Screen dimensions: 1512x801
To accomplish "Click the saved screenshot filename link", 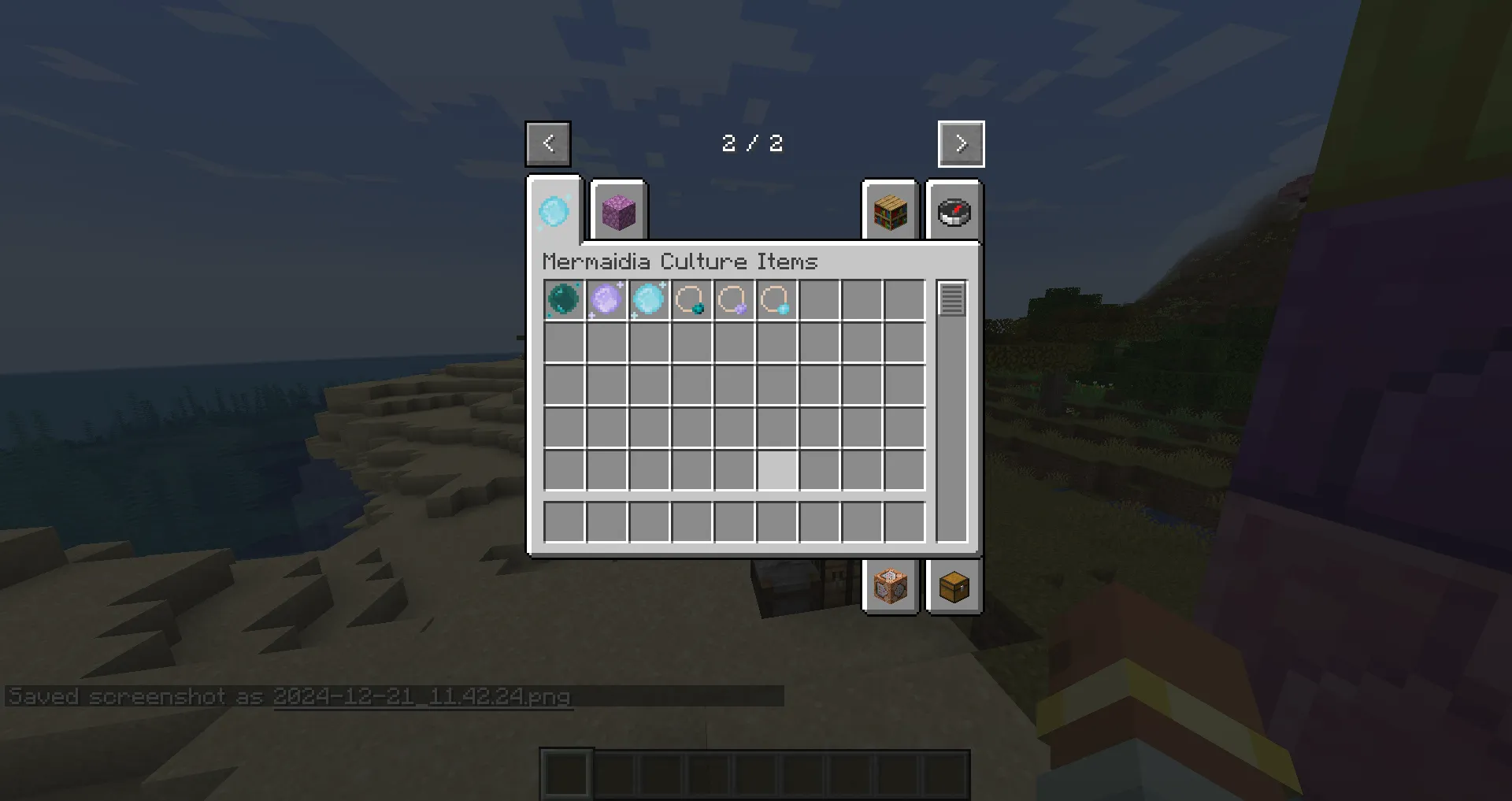I will (x=421, y=697).
